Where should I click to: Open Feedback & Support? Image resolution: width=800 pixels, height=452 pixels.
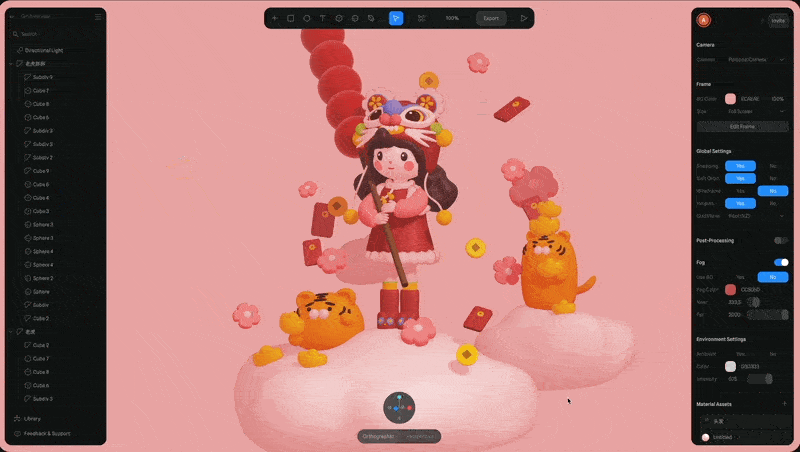[46, 433]
